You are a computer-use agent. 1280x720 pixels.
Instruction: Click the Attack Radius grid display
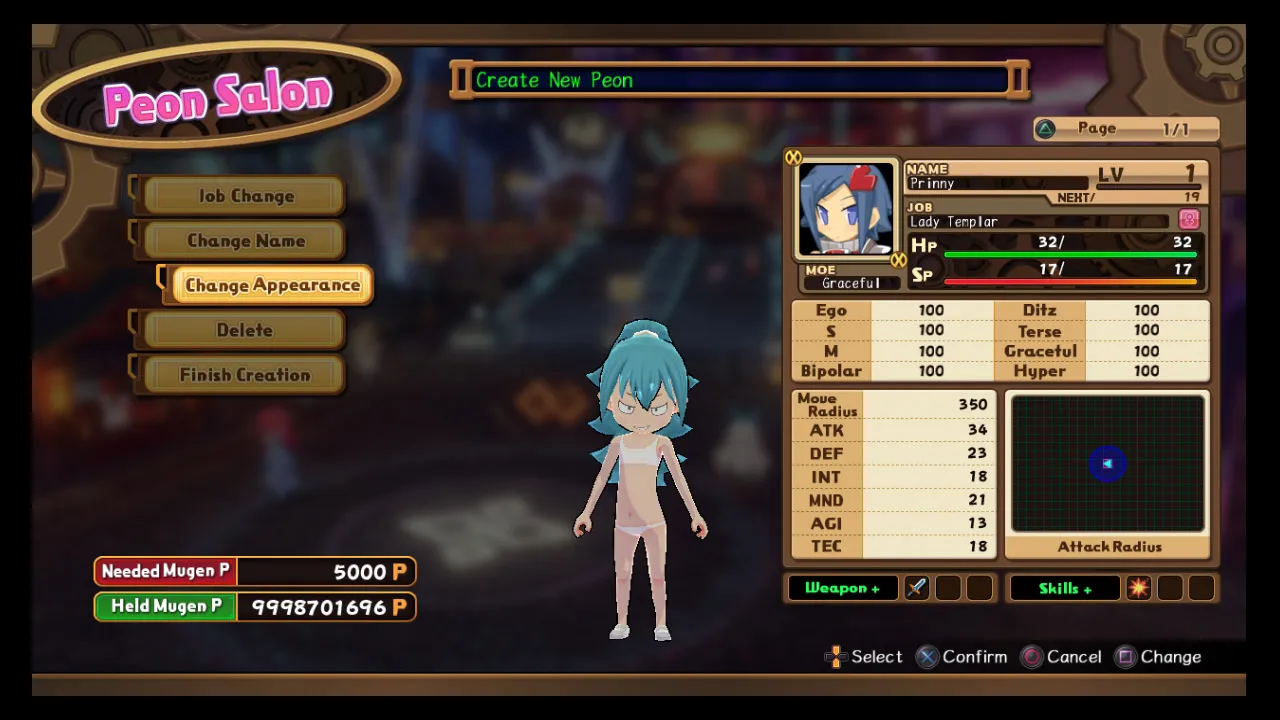coord(1107,464)
